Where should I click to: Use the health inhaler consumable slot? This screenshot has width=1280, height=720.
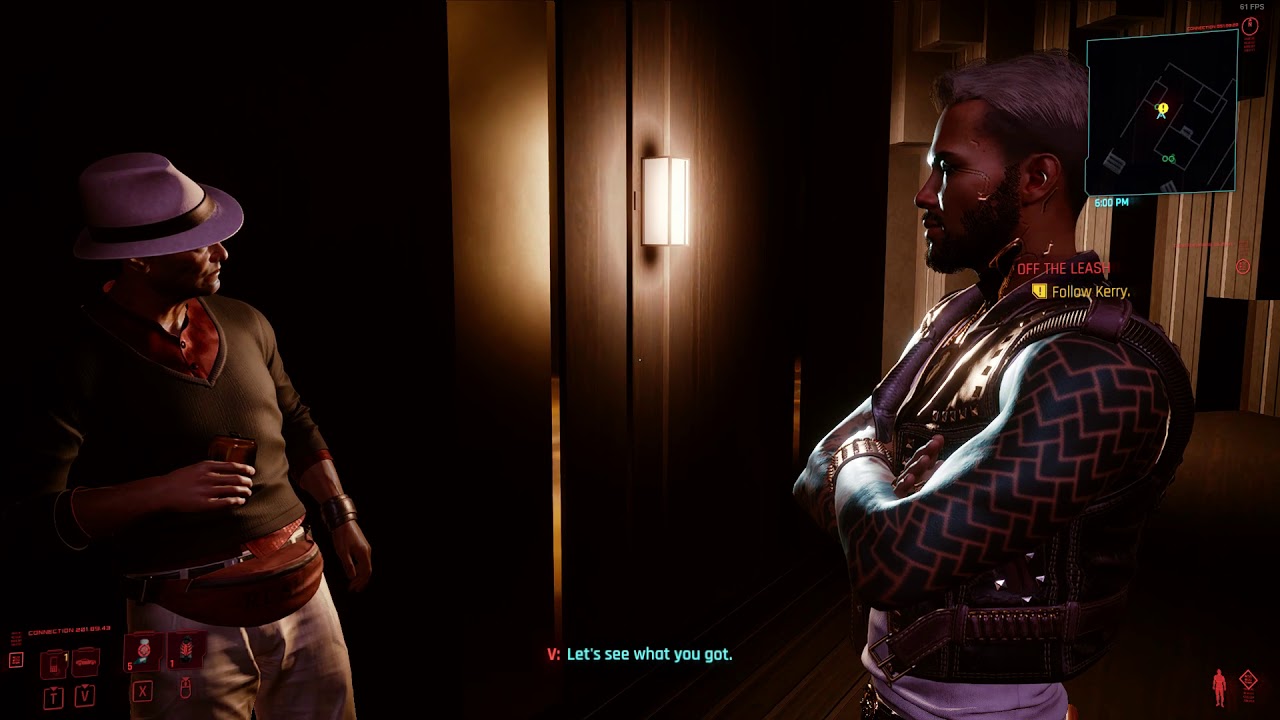(144, 651)
